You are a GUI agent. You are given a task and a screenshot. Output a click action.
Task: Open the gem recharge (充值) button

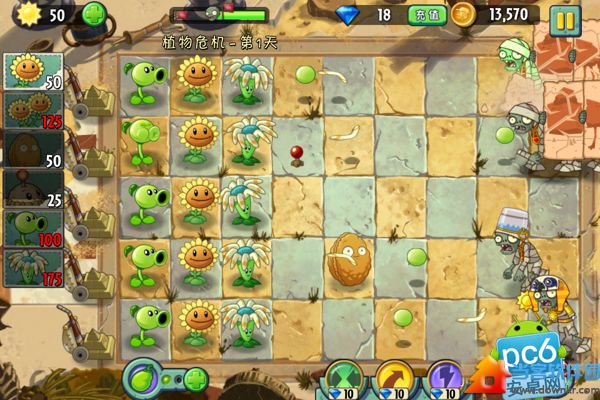421,15
